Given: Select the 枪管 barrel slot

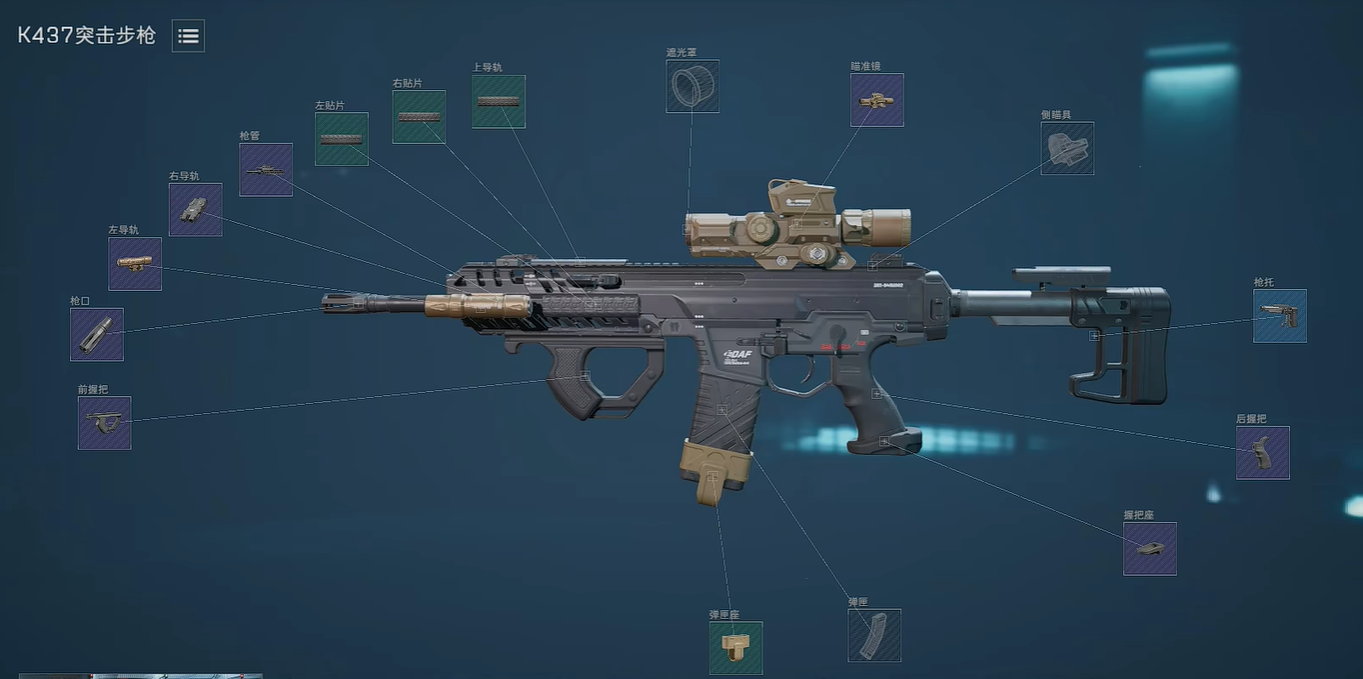Looking at the screenshot, I should click(x=266, y=170).
